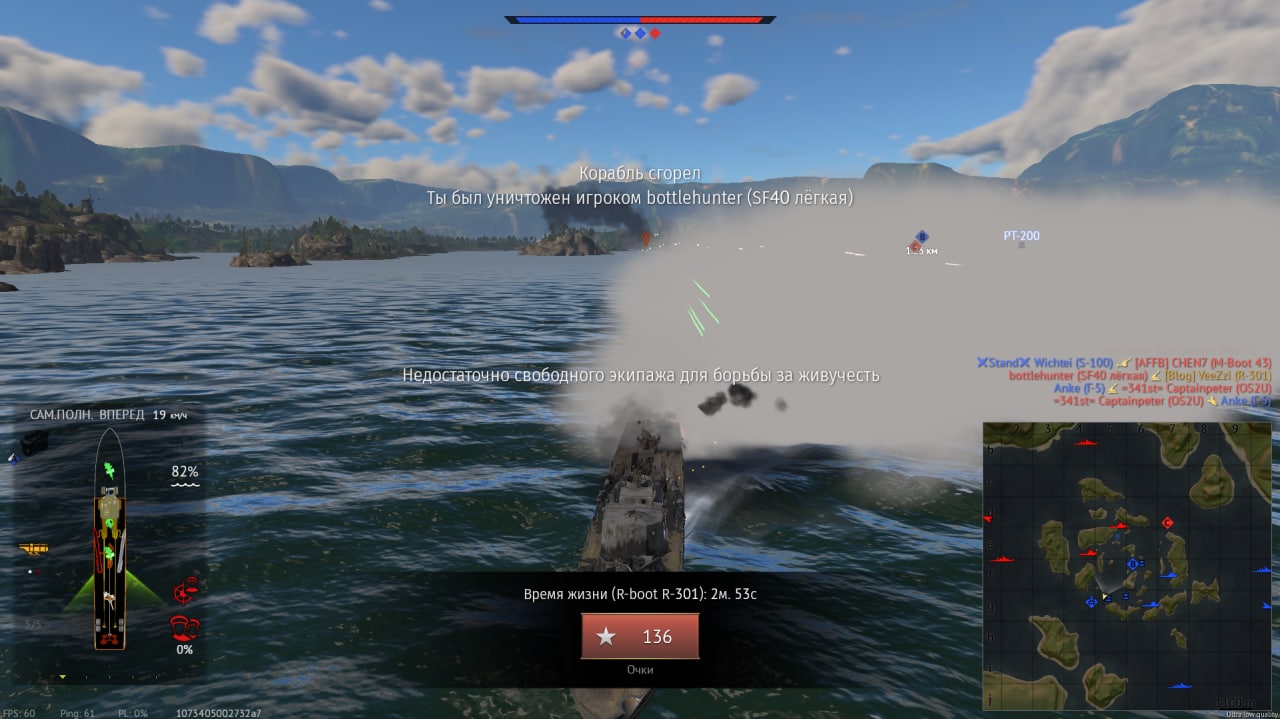Select capture point C on the minimap

[x=1167, y=523]
